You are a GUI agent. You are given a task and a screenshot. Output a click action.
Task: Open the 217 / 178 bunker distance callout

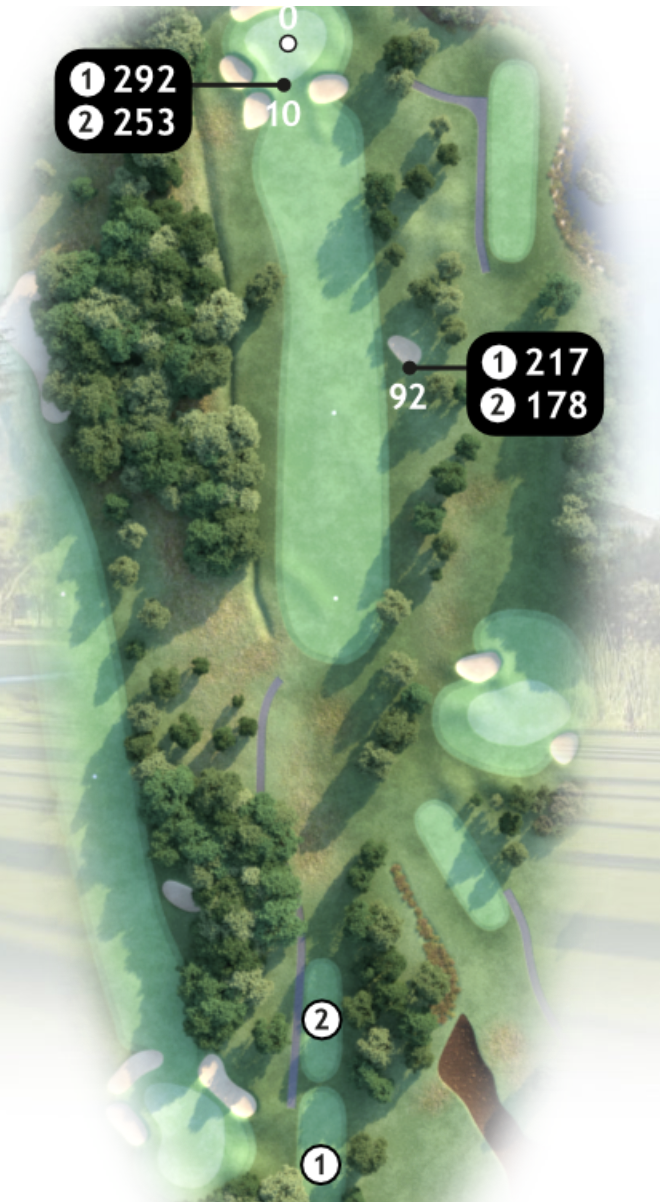pos(534,384)
